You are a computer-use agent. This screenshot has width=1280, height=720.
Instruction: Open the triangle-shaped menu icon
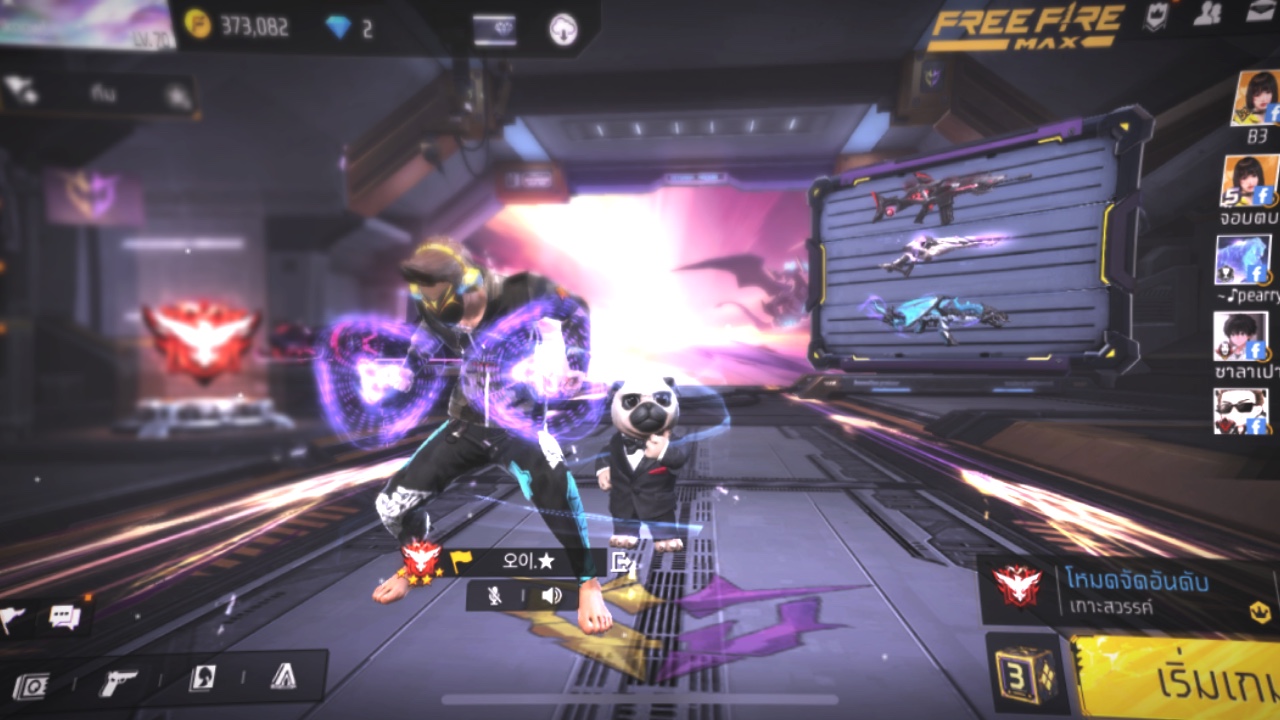point(283,677)
